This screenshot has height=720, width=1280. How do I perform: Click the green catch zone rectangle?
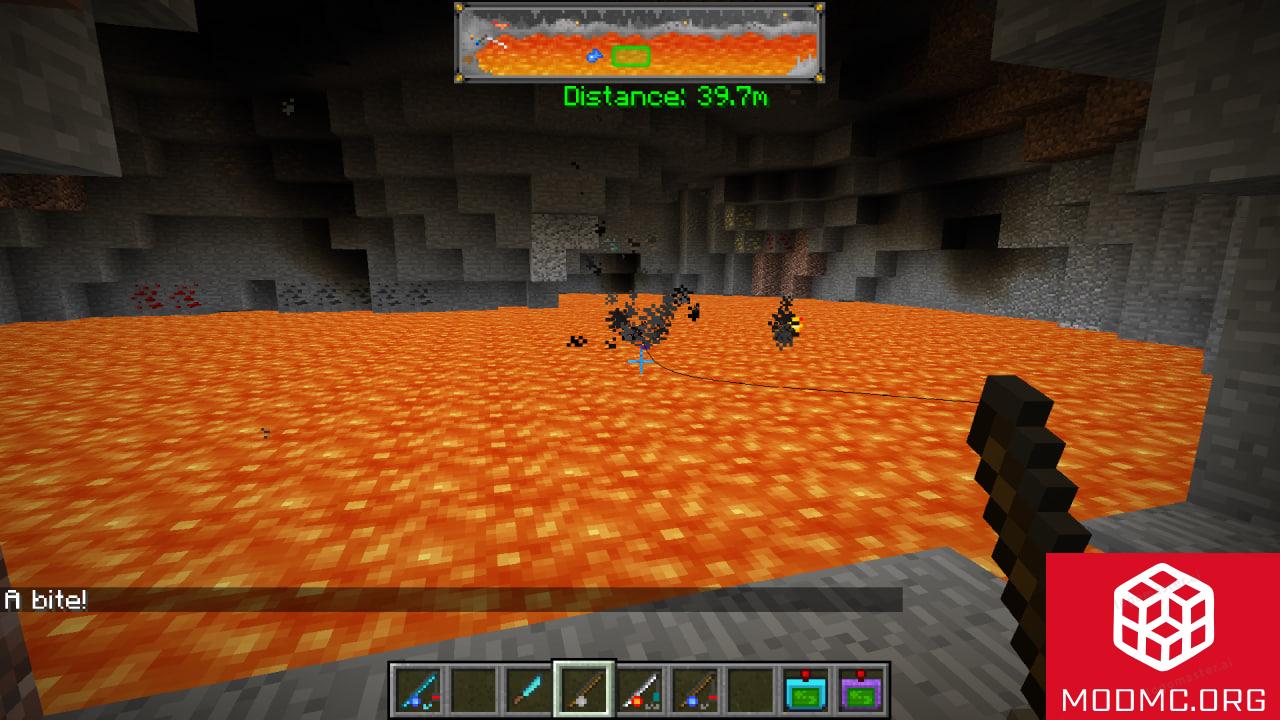pyautogui.click(x=631, y=56)
